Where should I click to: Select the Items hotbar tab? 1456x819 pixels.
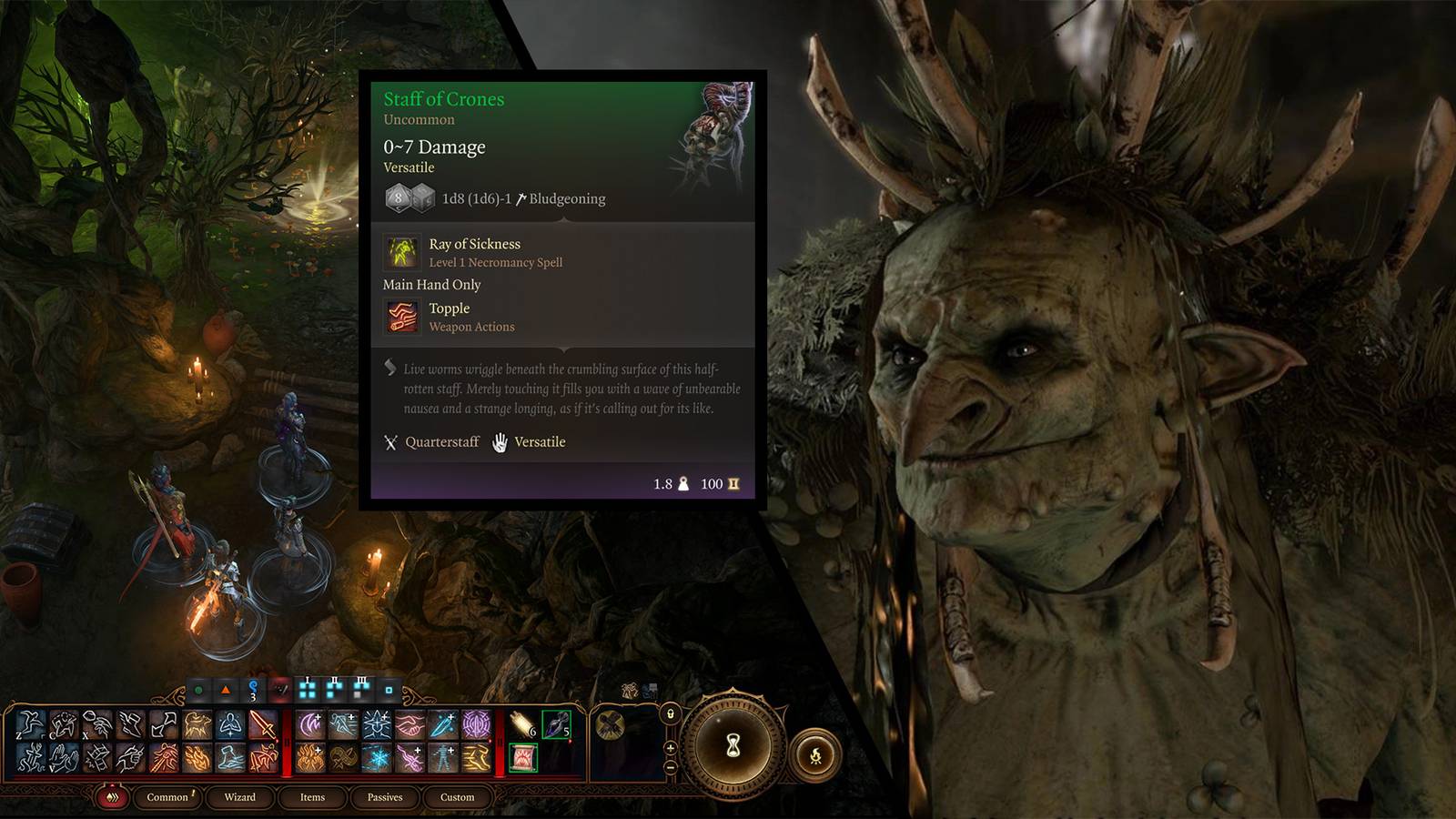pyautogui.click(x=312, y=797)
